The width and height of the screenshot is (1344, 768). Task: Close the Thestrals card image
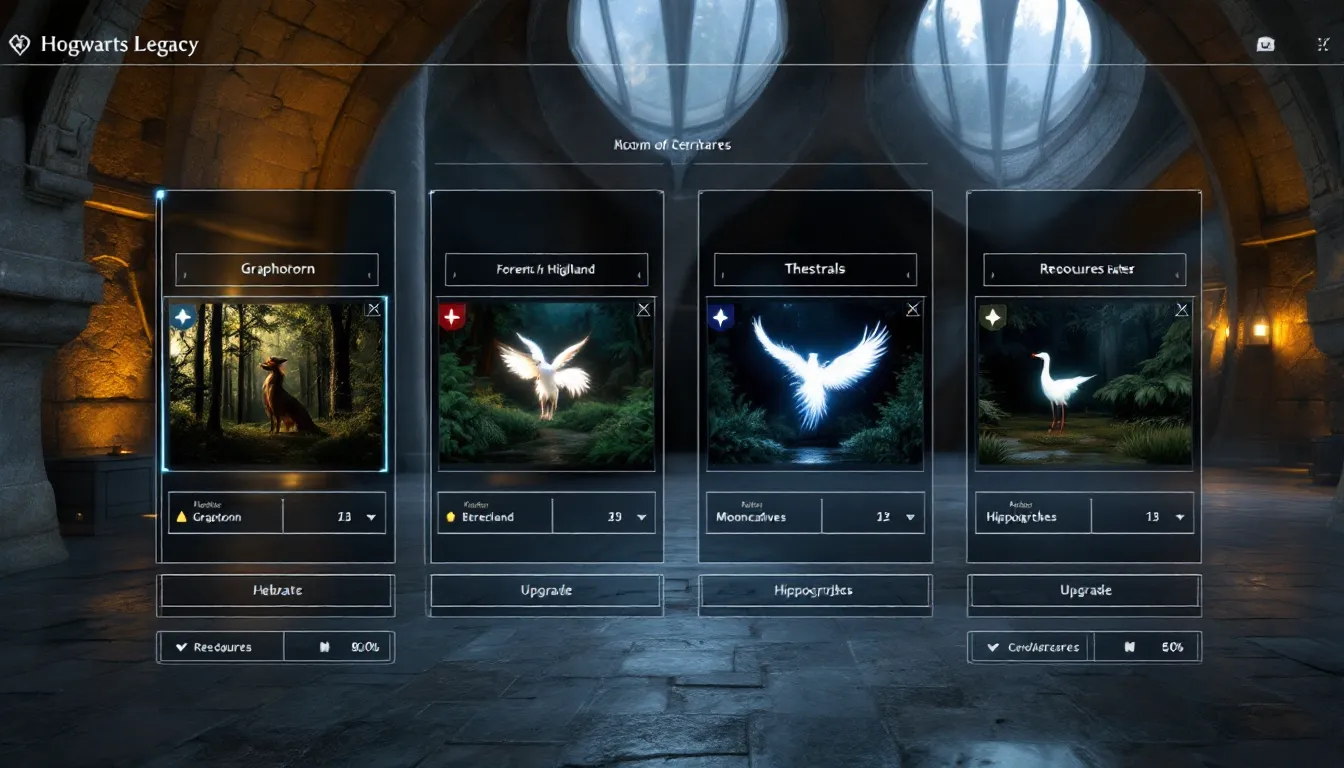[913, 310]
